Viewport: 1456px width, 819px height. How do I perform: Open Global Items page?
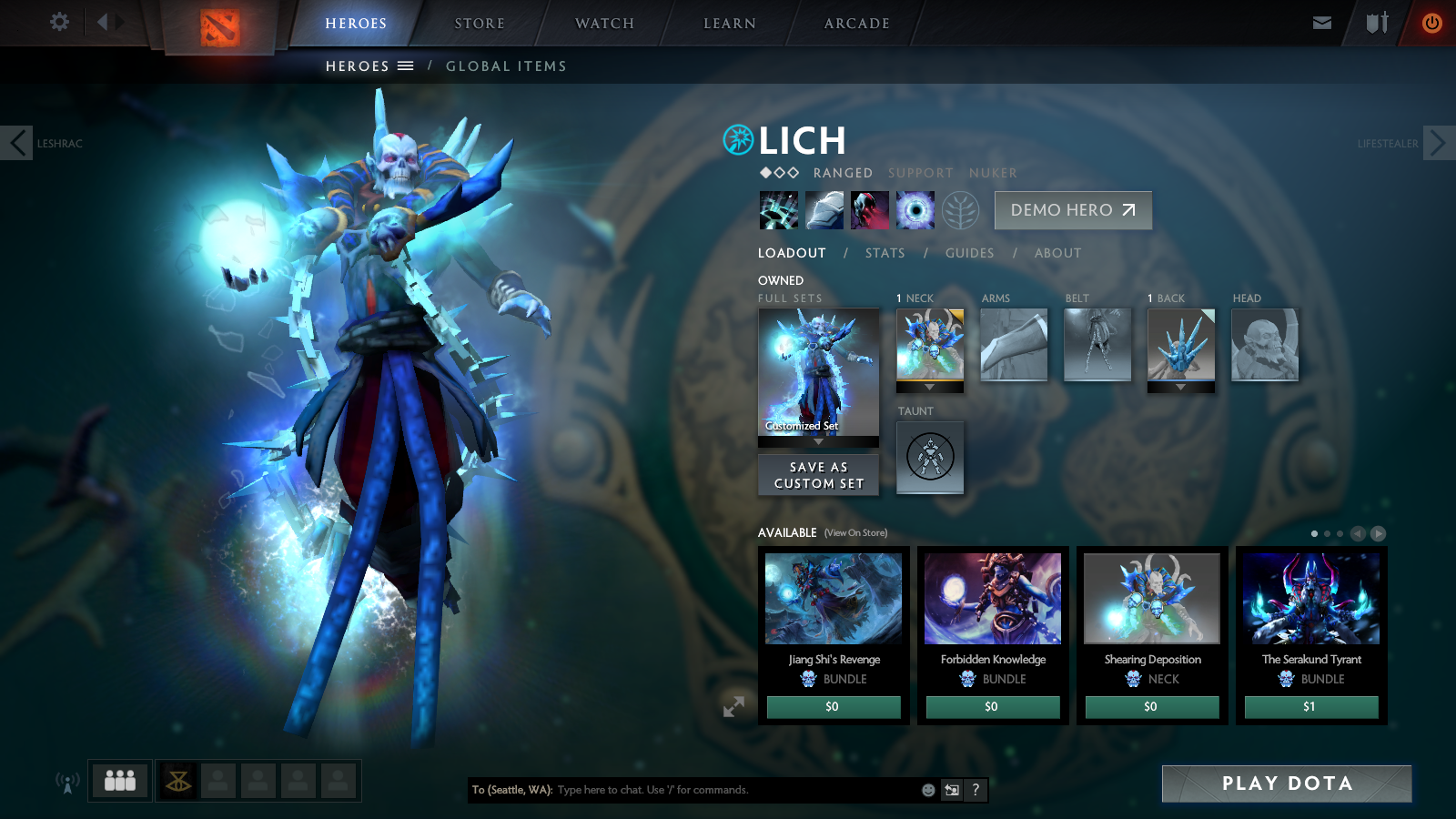(506, 66)
